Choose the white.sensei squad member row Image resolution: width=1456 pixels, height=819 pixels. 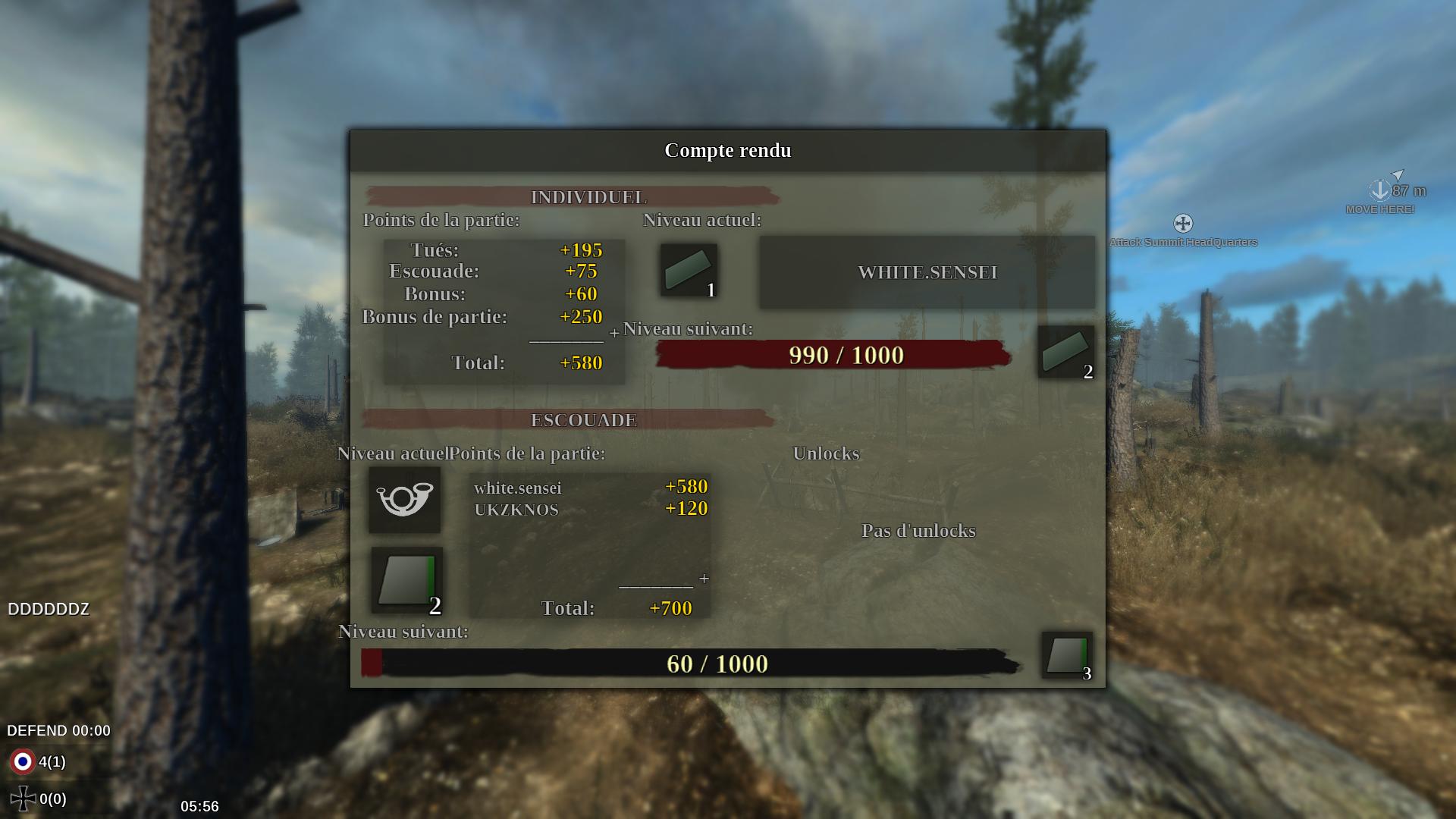pyautogui.click(x=590, y=487)
